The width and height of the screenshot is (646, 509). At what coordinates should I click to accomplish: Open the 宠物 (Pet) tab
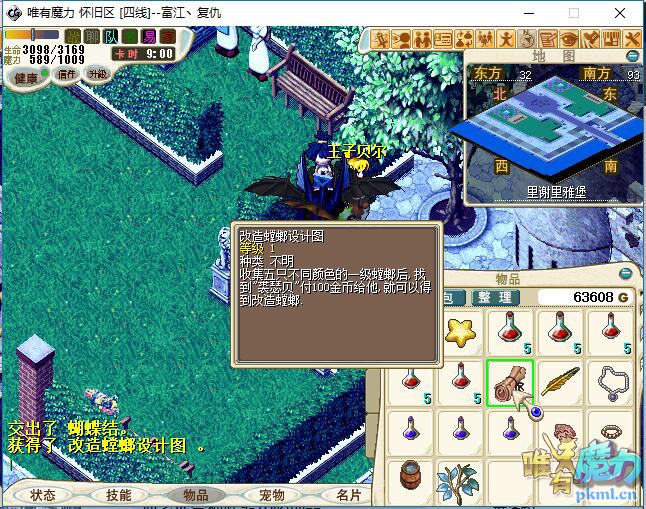tap(272, 494)
